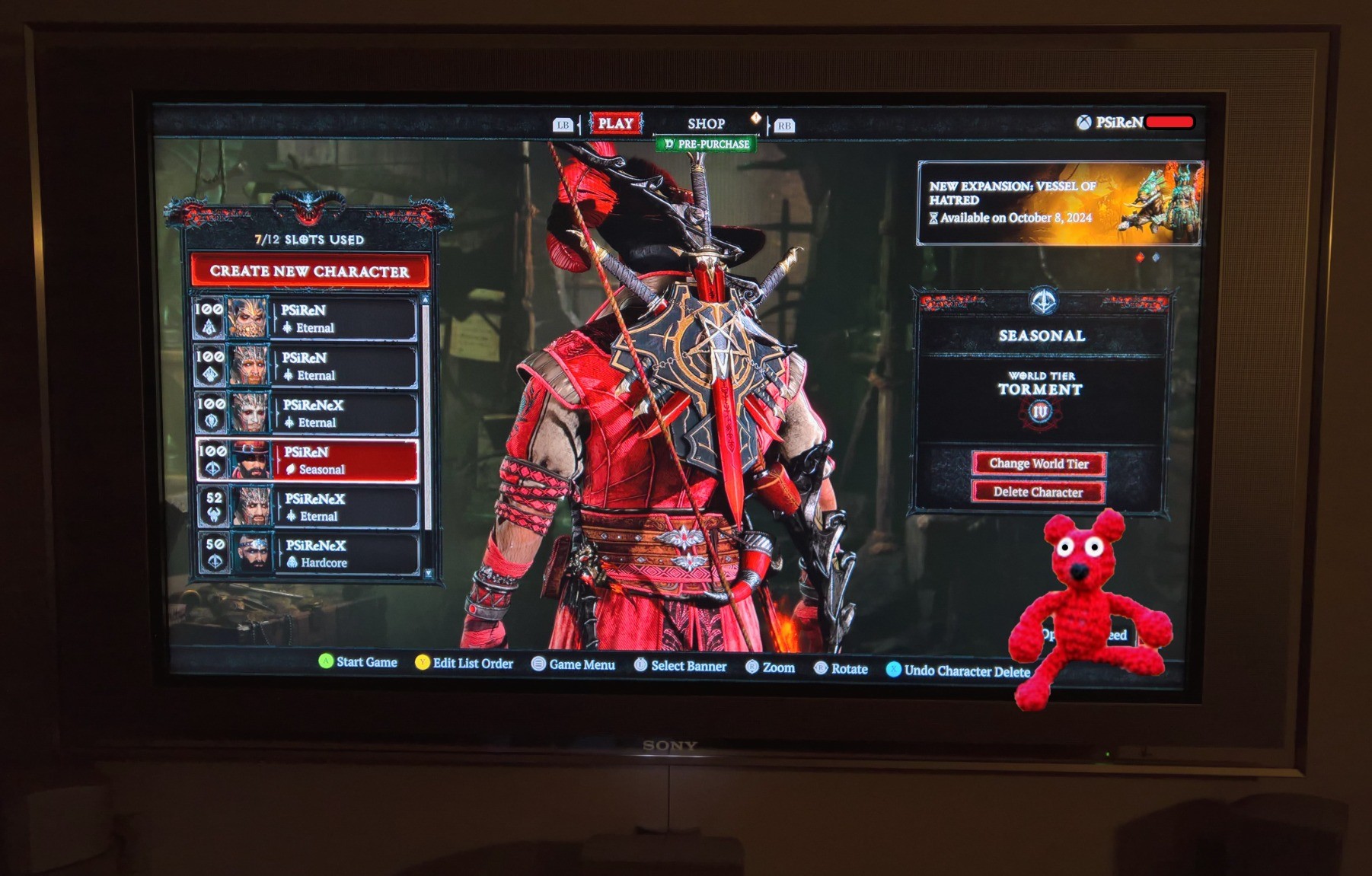The width and height of the screenshot is (1372, 876).
Task: Switch to the SHOP tab
Action: [706, 123]
